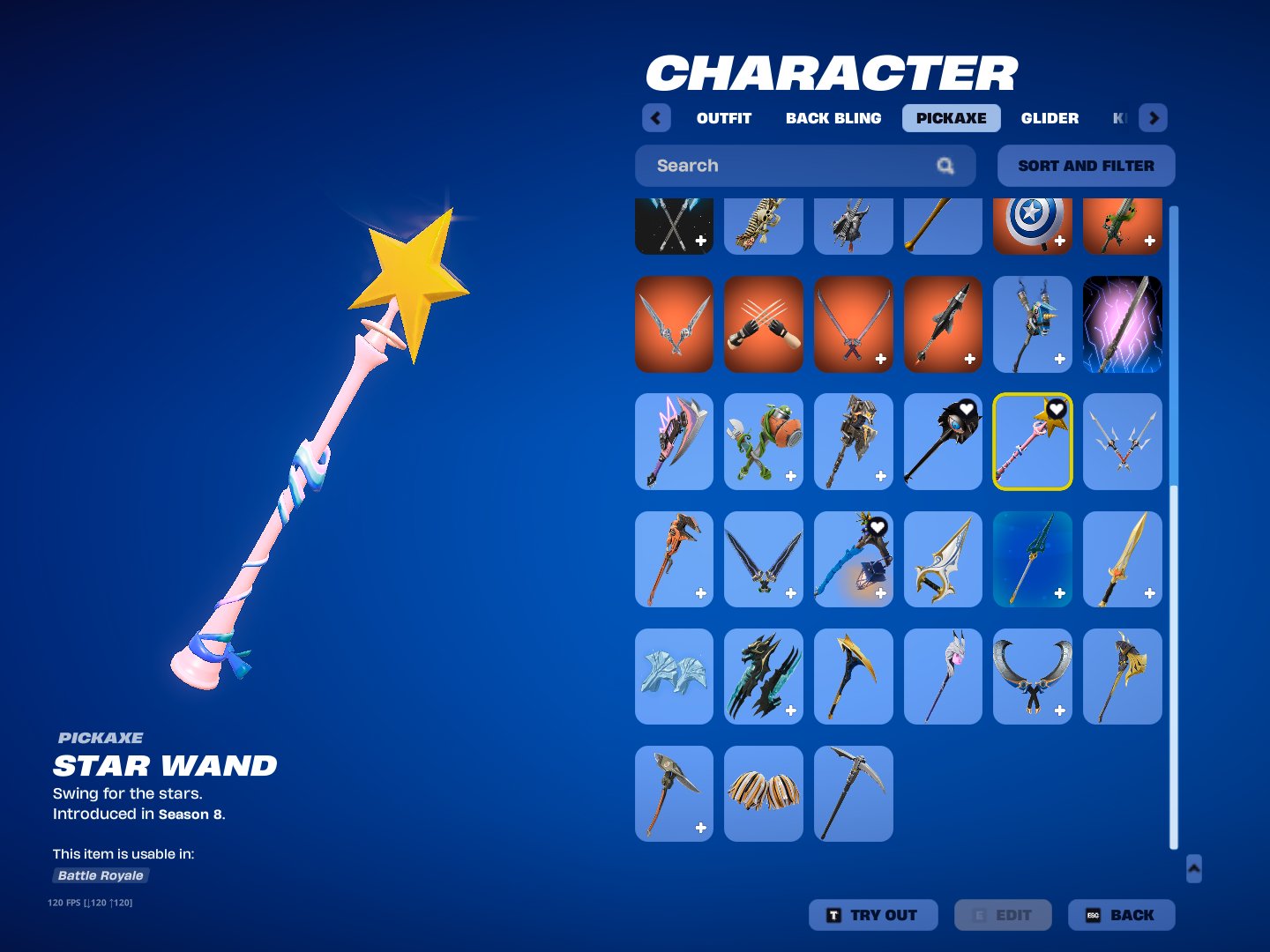1270x952 pixels.
Task: Click the search magnifying glass icon
Action: click(x=945, y=166)
